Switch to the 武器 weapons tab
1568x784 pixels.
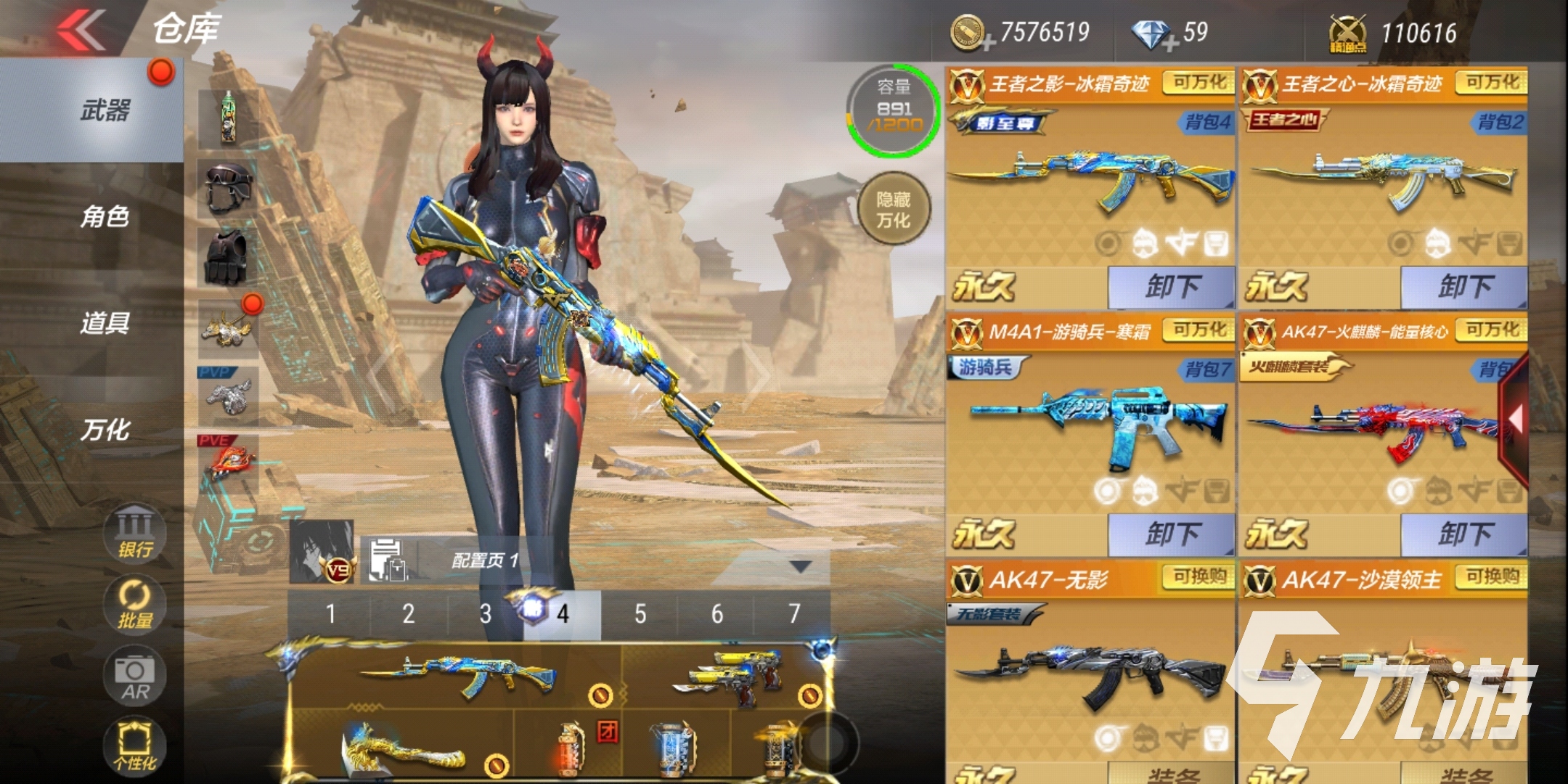click(x=105, y=111)
